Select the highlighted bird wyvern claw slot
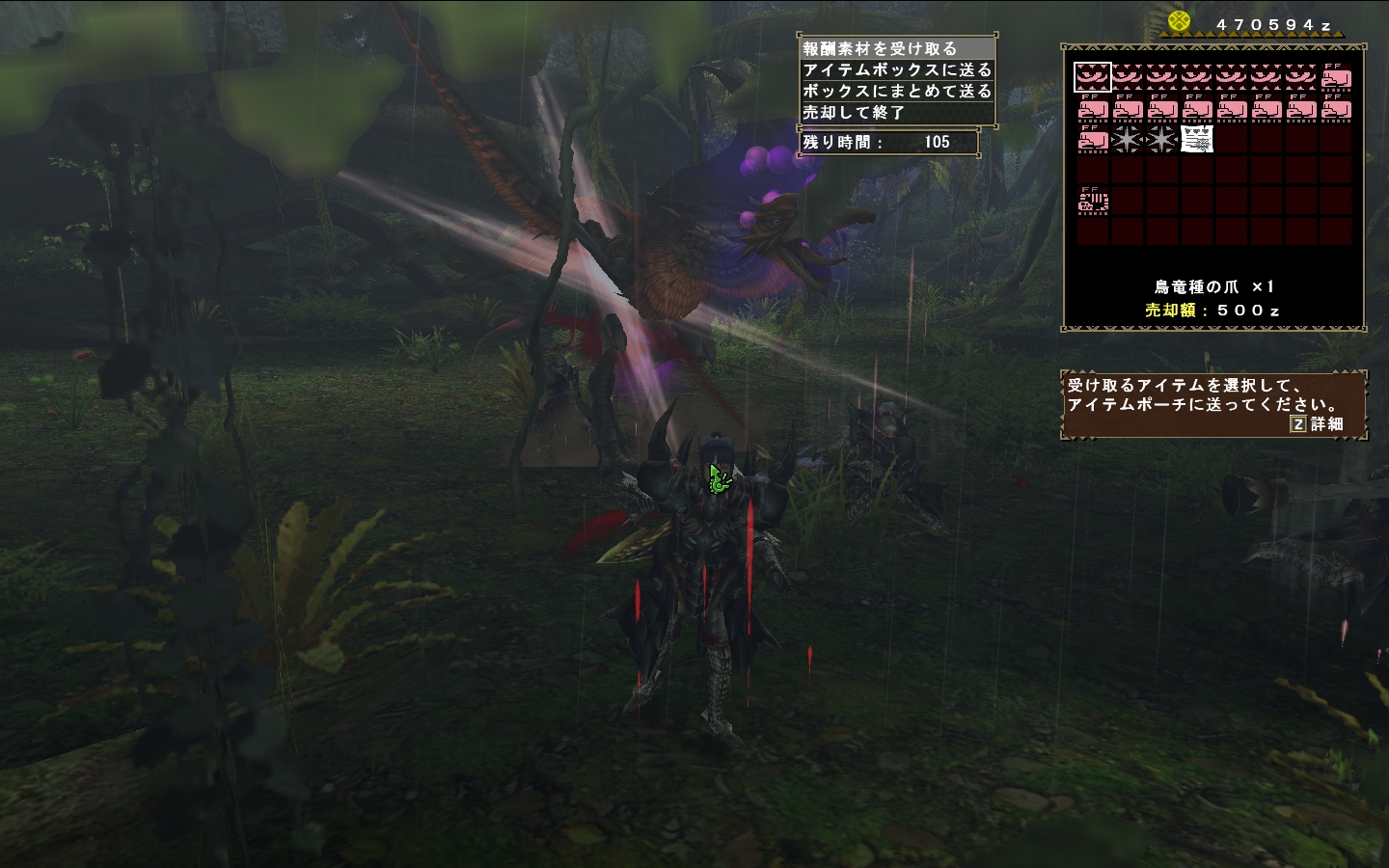This screenshot has width=1389, height=868. tap(1093, 76)
